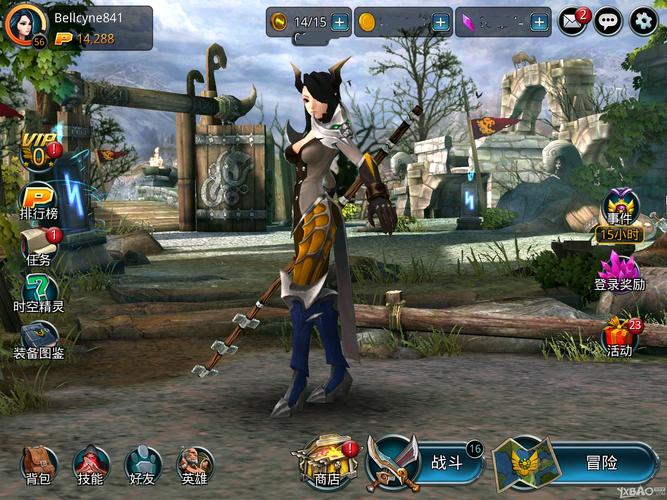Open the player avatar profile portrait
This screenshot has width=667, height=500.
pyautogui.click(x=23, y=25)
